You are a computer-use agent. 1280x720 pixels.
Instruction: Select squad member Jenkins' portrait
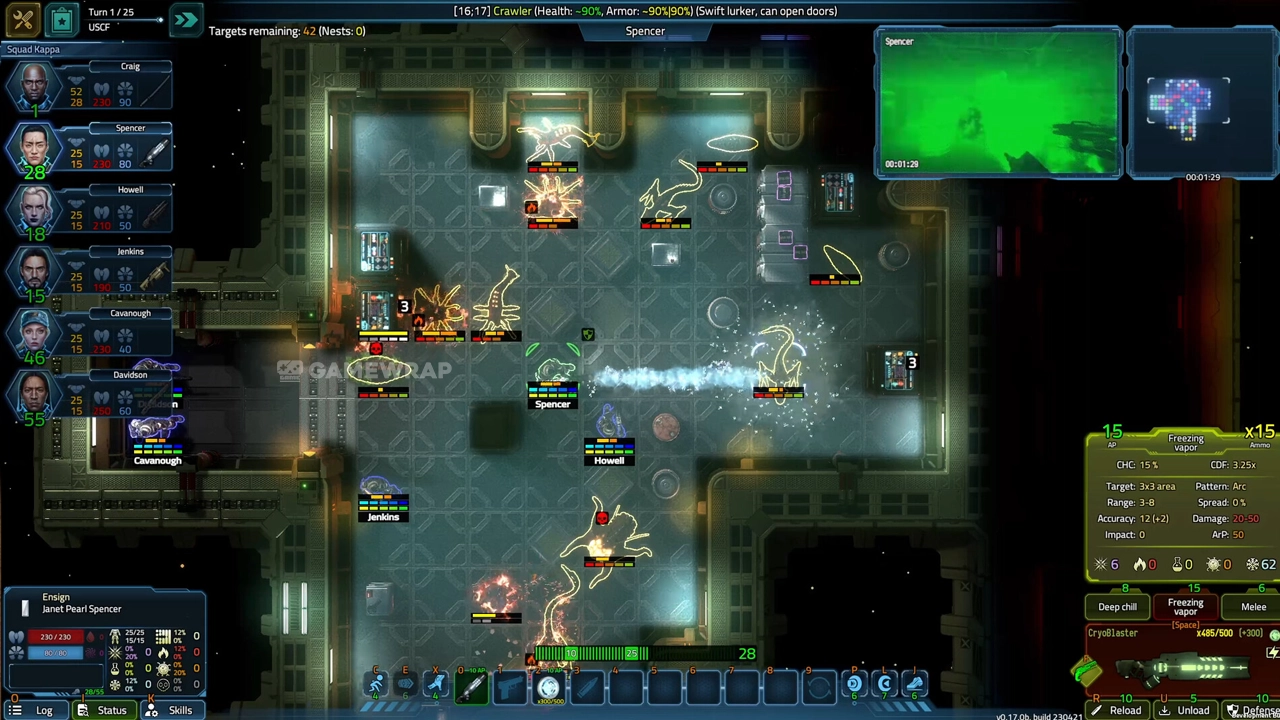35,272
